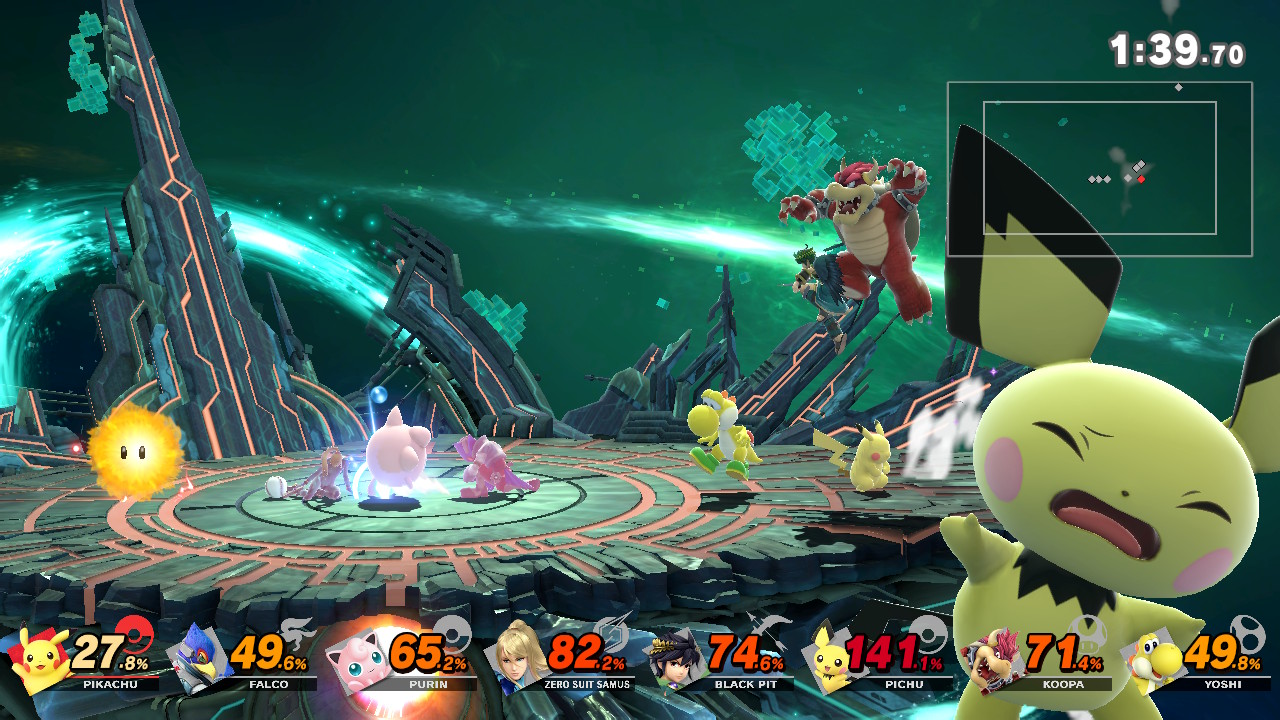Click the red player marker inside the minimap
This screenshot has height=720, width=1280.
pyautogui.click(x=1142, y=177)
